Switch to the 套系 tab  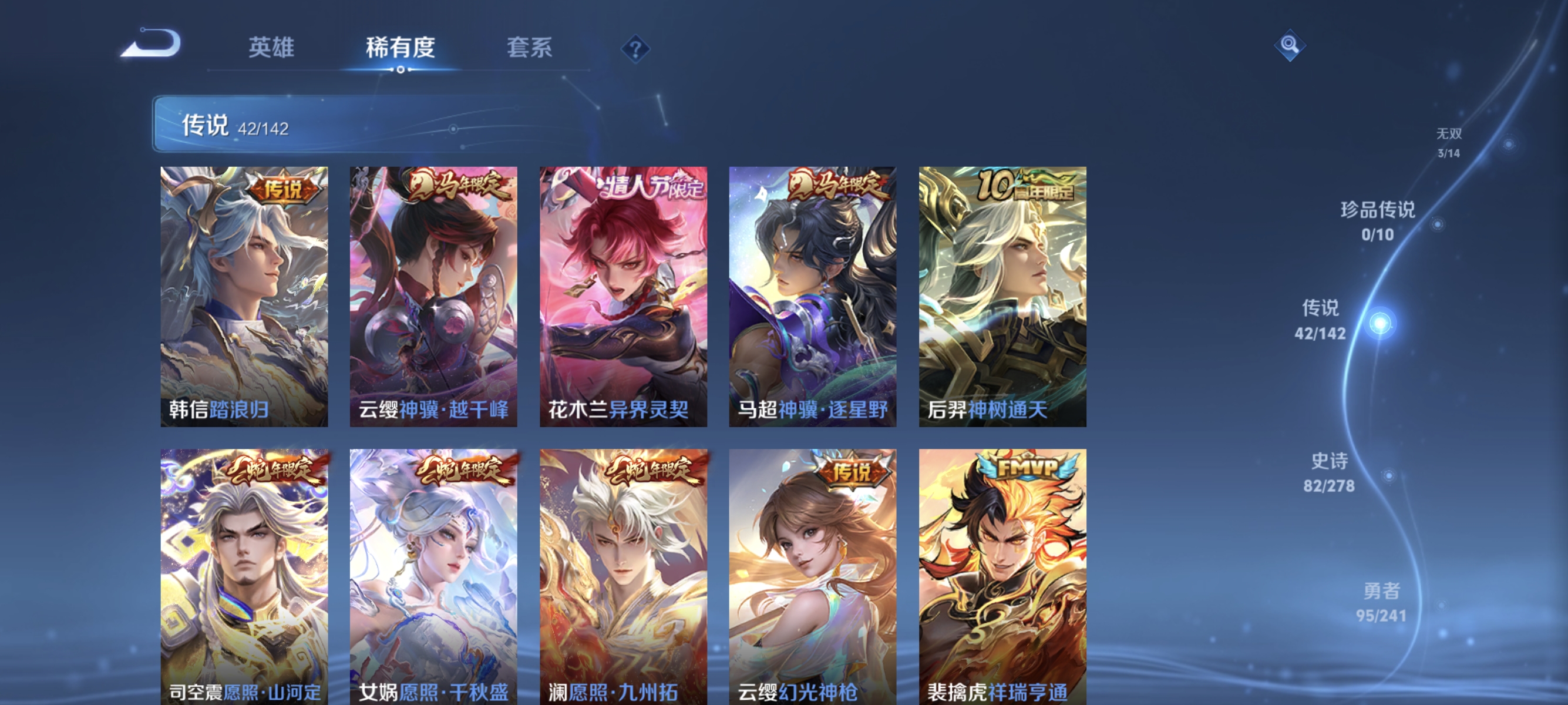click(x=530, y=49)
